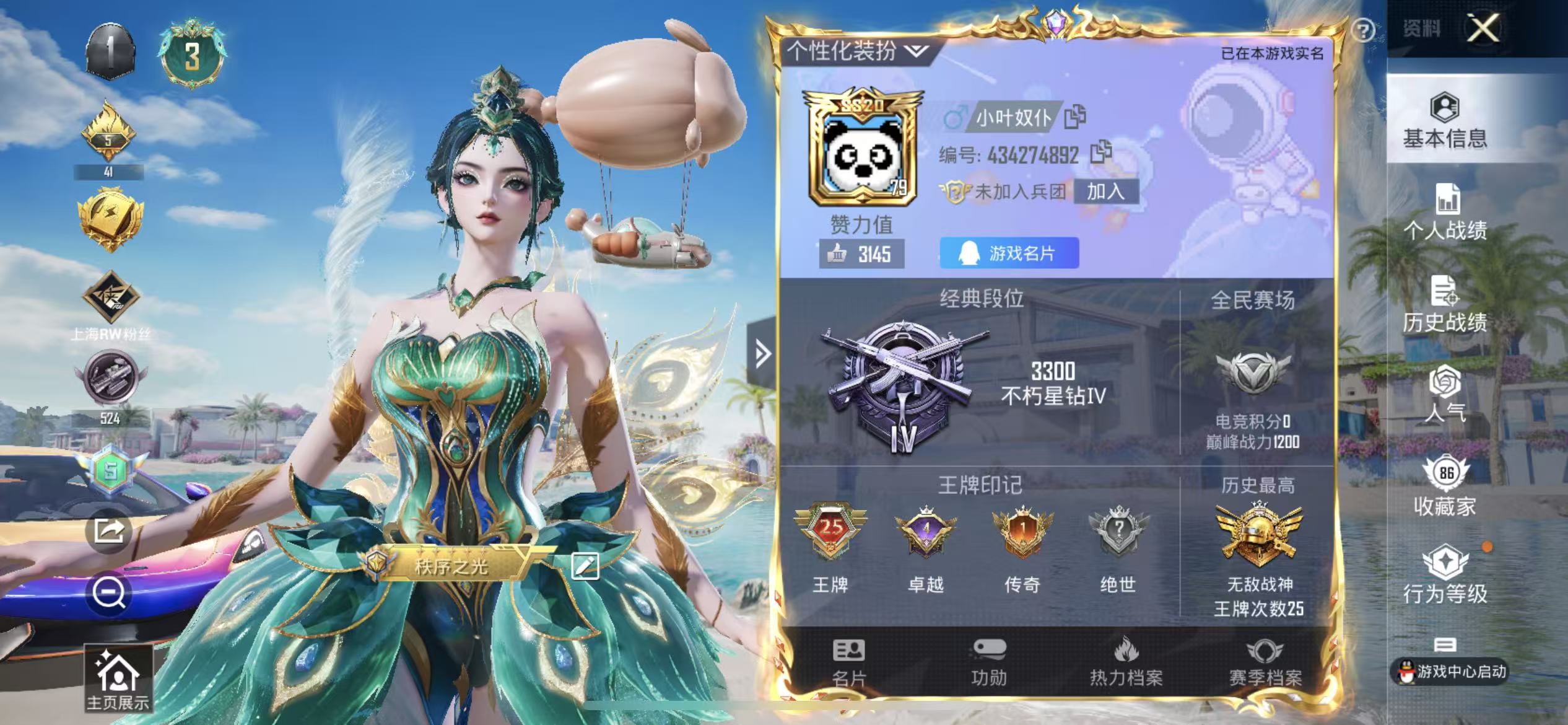This screenshot has width=1568, height=725.
Task: View the 热力档案 bottom tab
Action: point(1126,663)
